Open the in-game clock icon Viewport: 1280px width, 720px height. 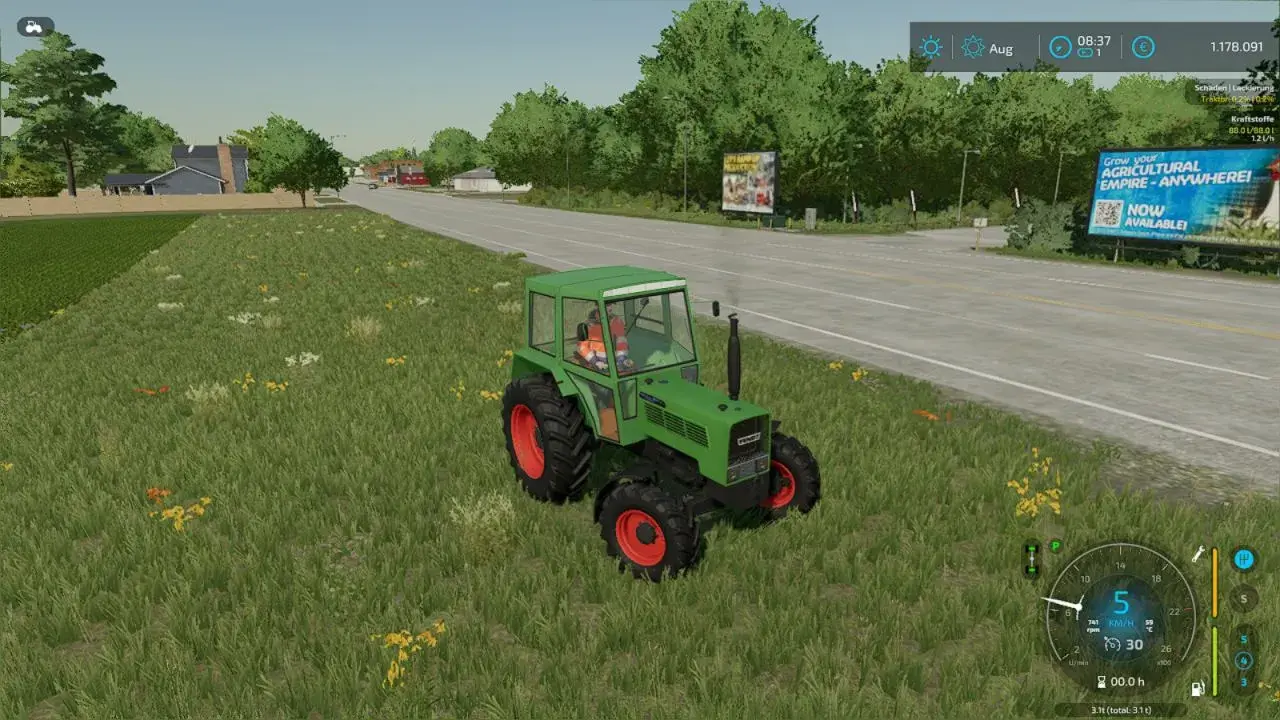coord(1059,46)
